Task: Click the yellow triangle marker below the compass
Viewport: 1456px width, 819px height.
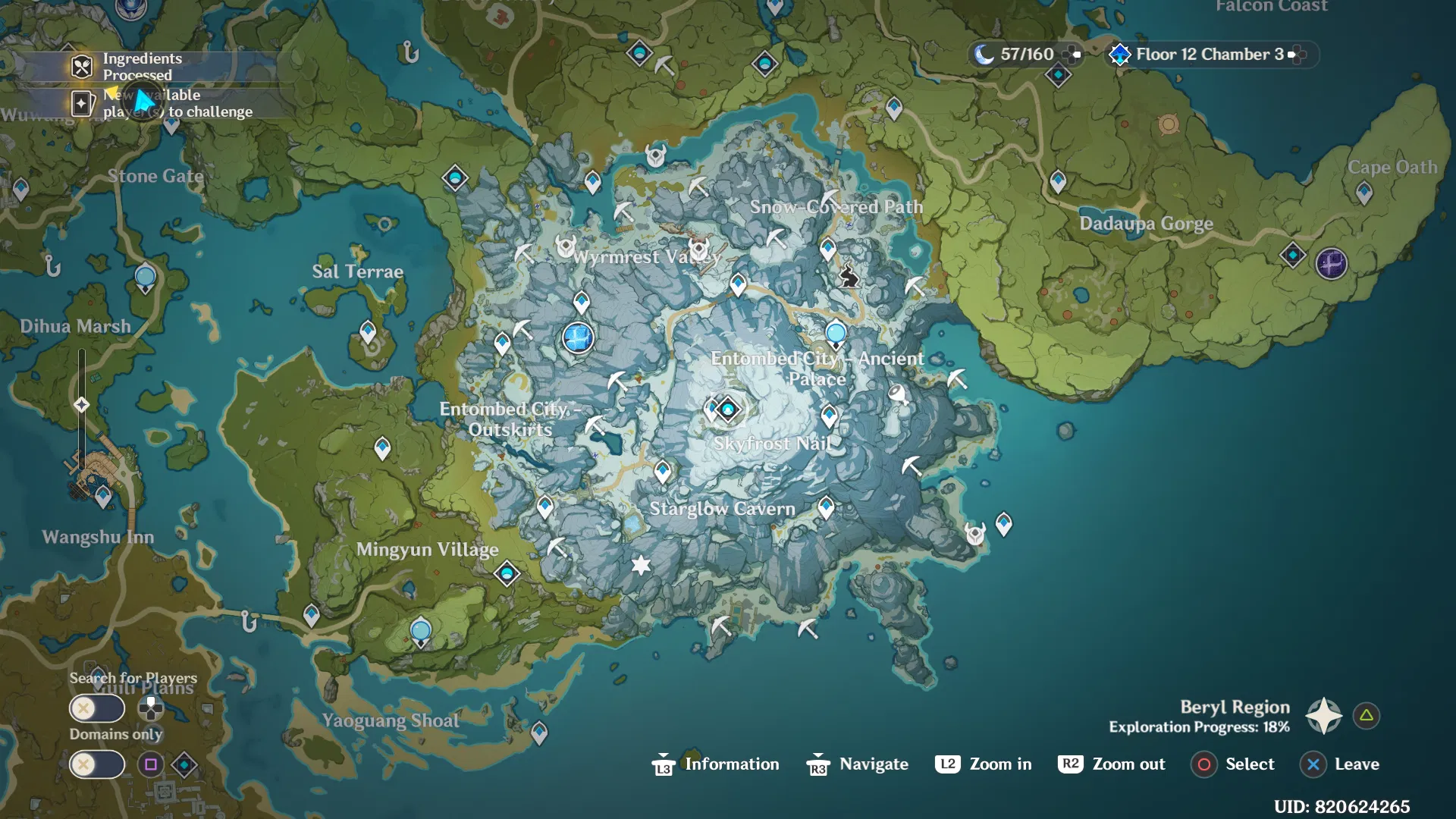Action: pyautogui.click(x=1365, y=714)
